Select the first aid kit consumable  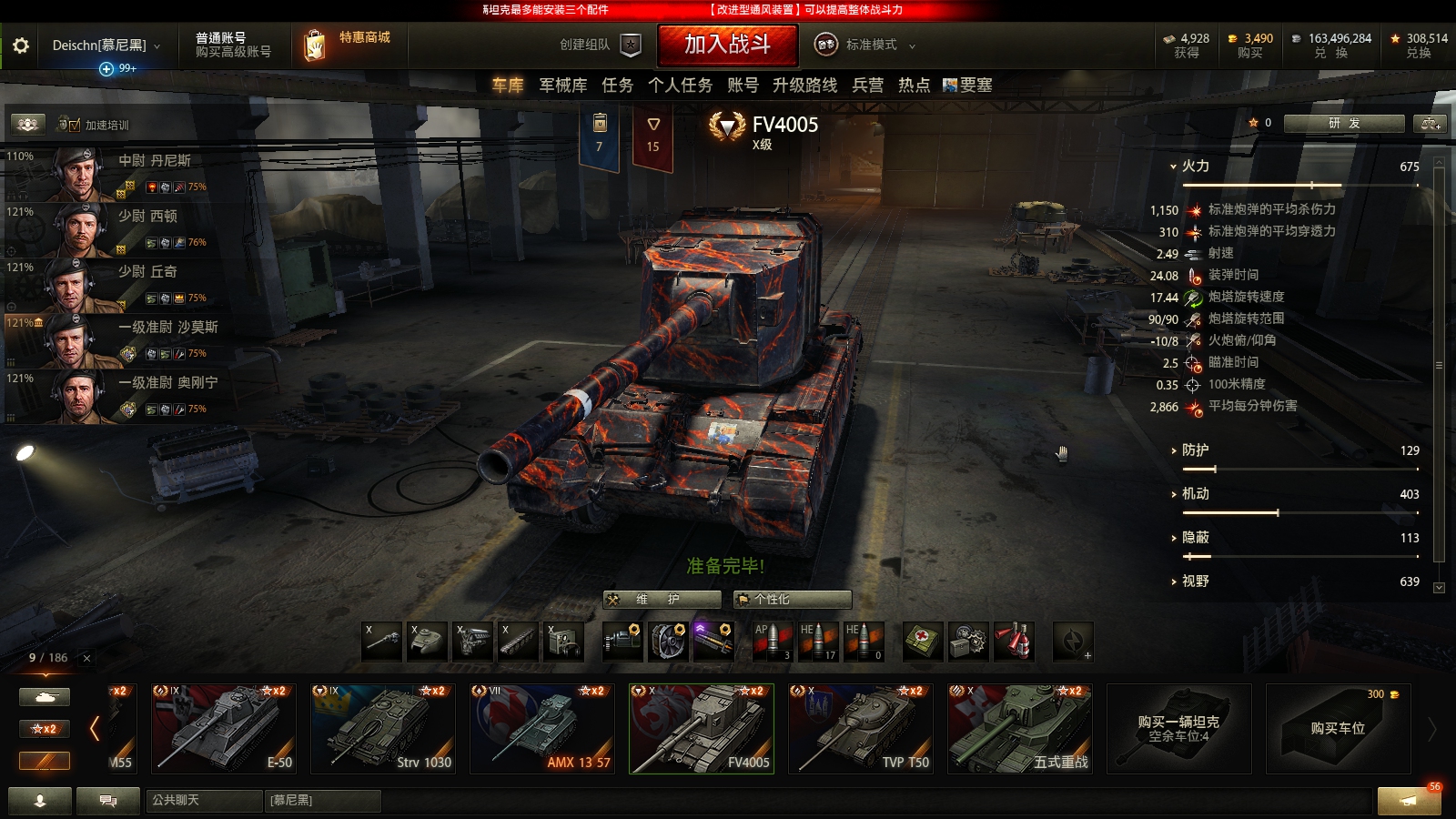point(919,642)
